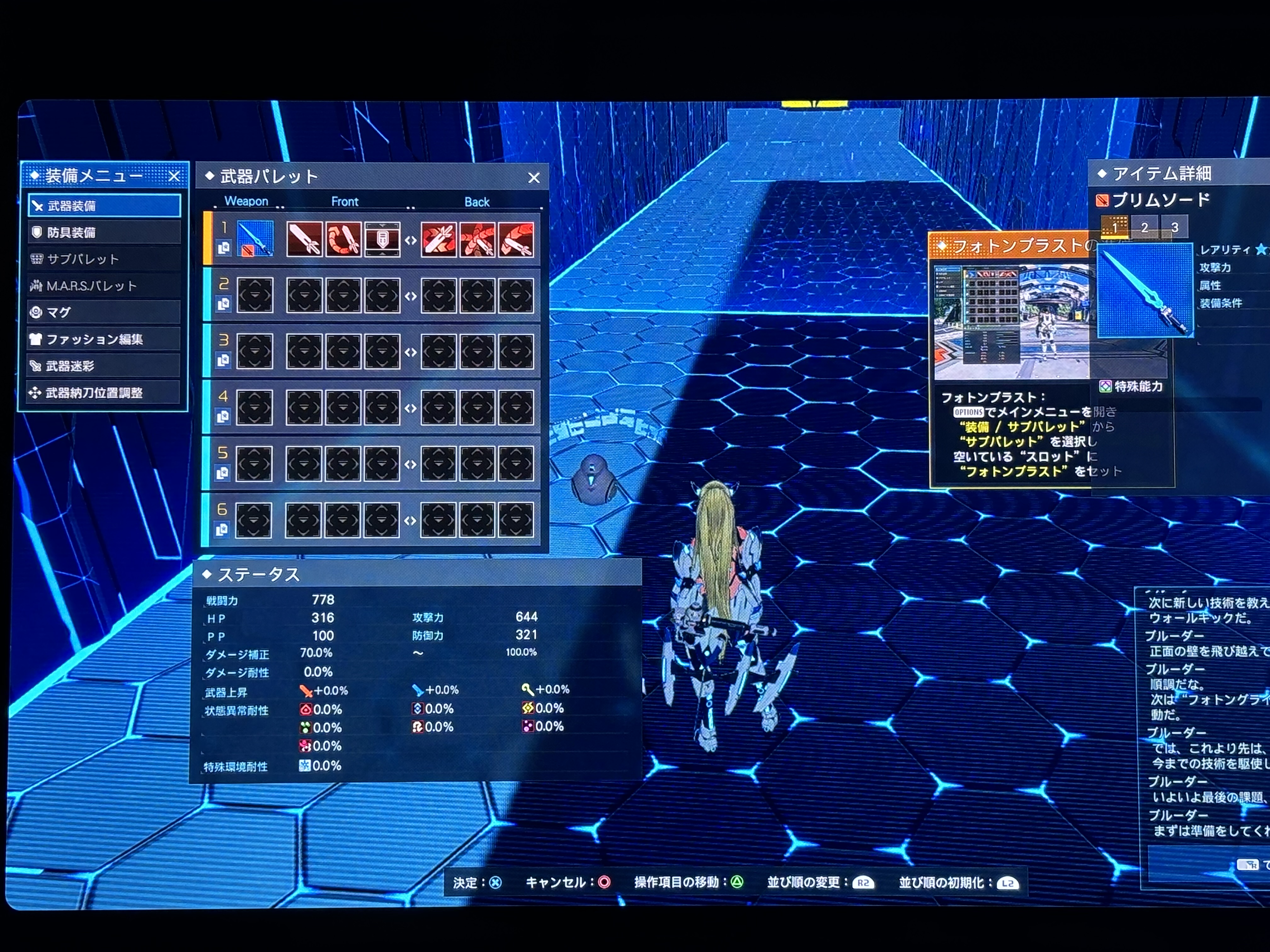Image resolution: width=1270 pixels, height=952 pixels.
Task: Select 武器装備 in the equipment menu
Action: 104,206
